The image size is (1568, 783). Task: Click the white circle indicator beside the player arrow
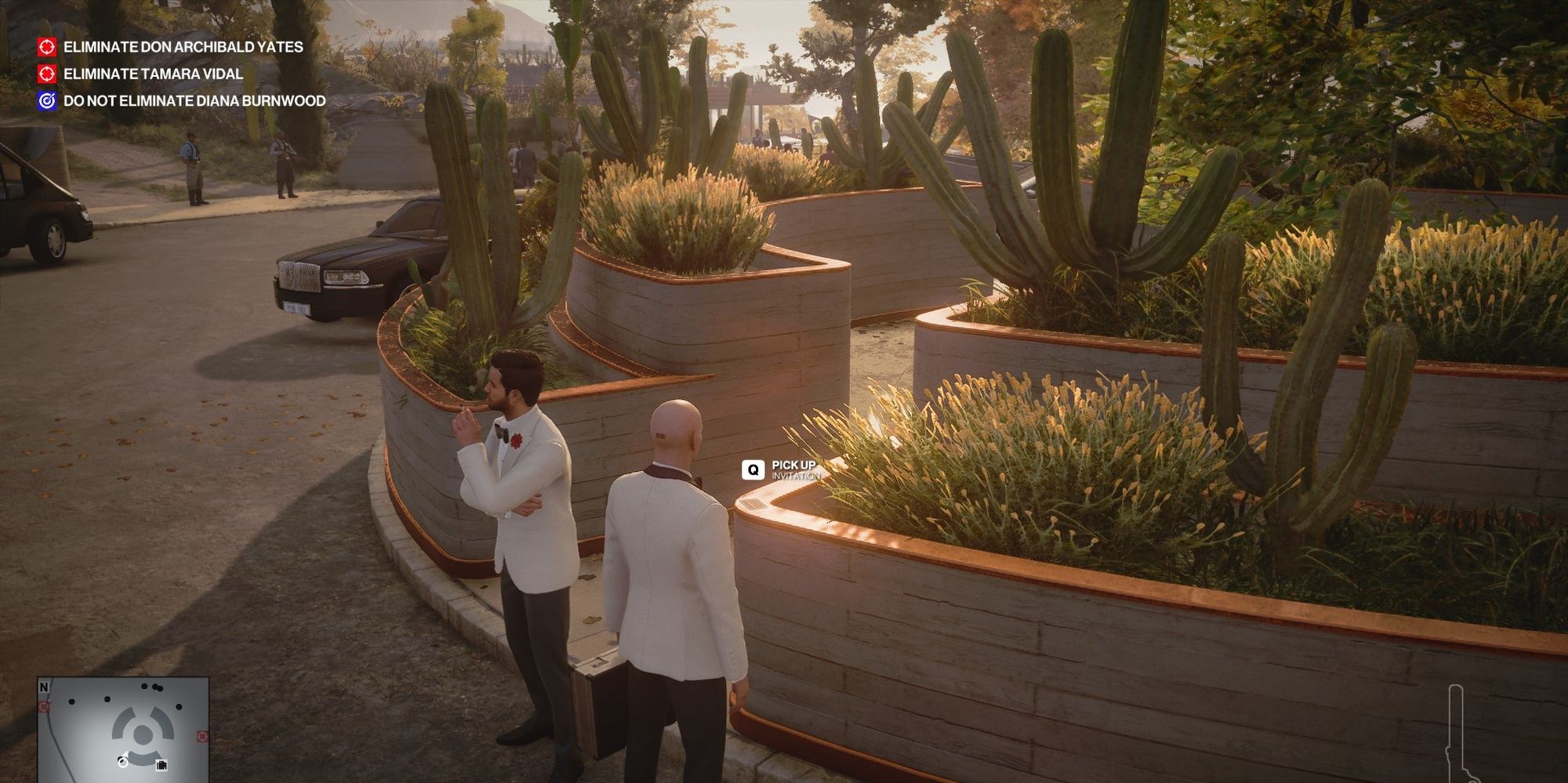point(123,764)
